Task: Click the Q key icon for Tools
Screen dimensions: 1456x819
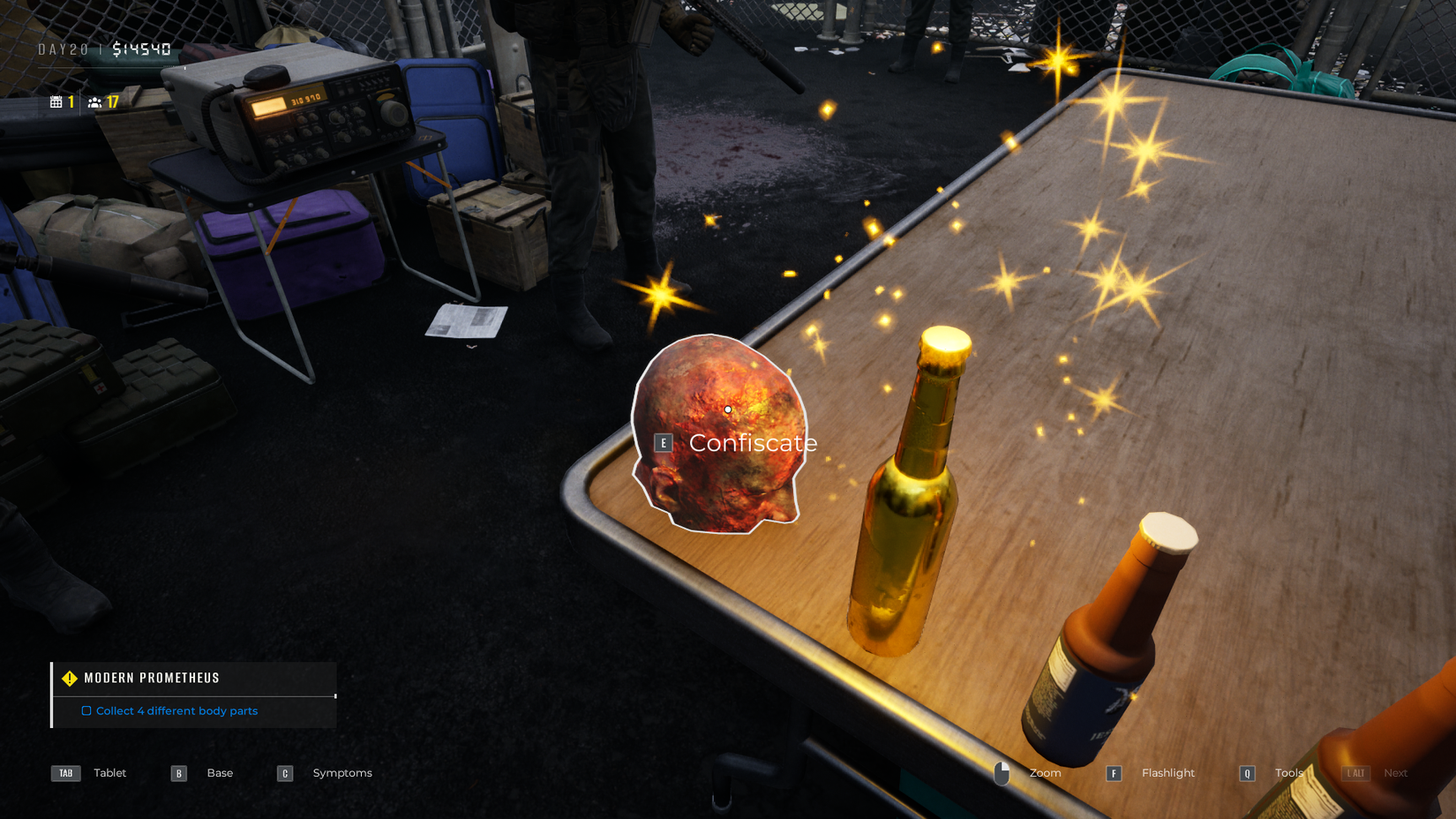Action: tap(1246, 772)
